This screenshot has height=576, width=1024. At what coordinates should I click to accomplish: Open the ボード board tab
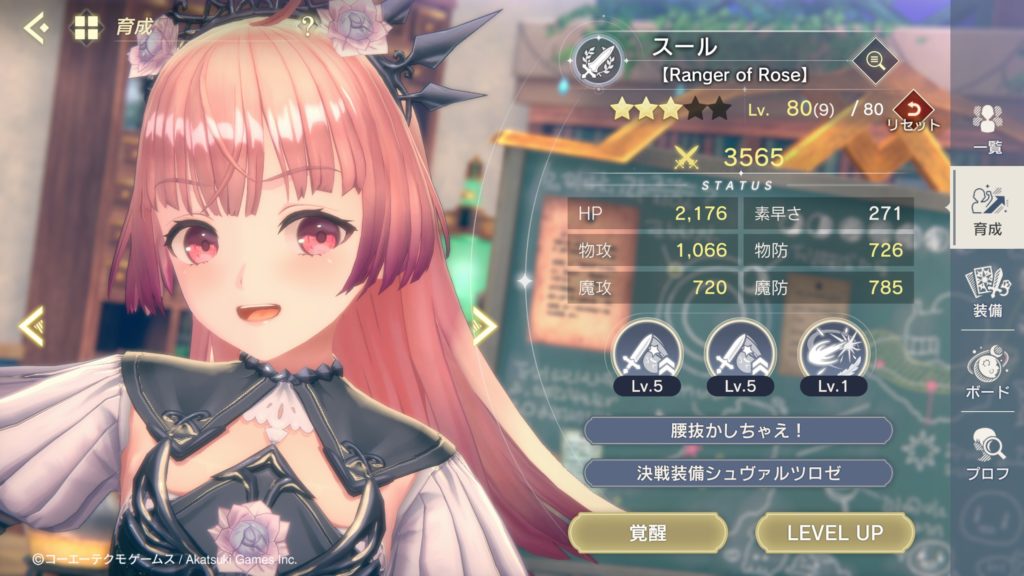click(988, 373)
